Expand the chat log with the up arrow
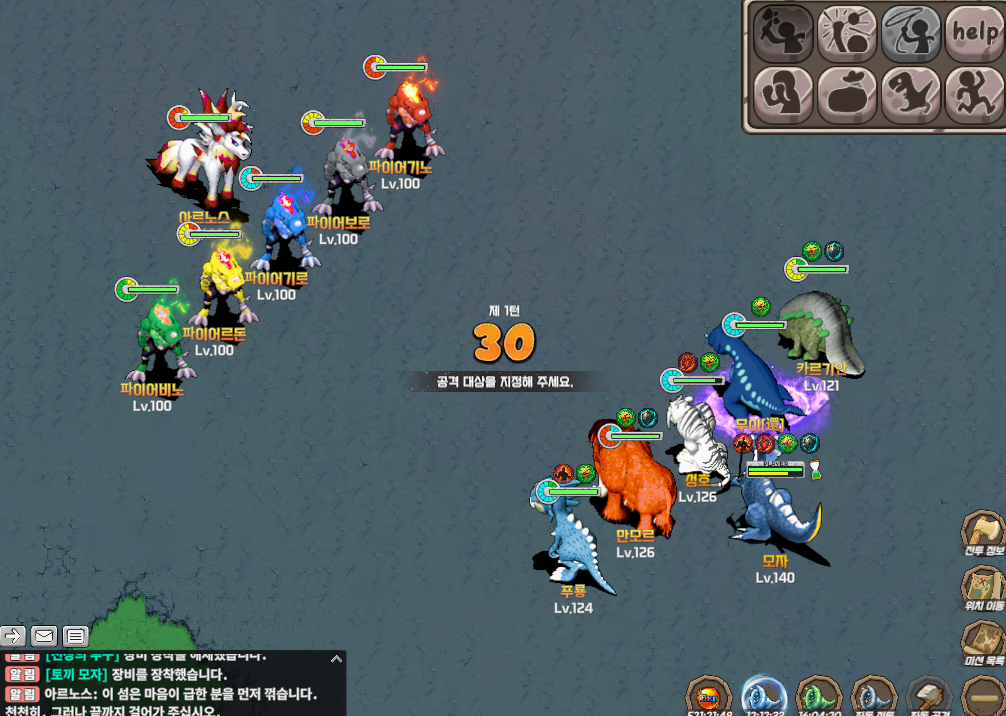This screenshot has height=716, width=1006. pos(336,659)
